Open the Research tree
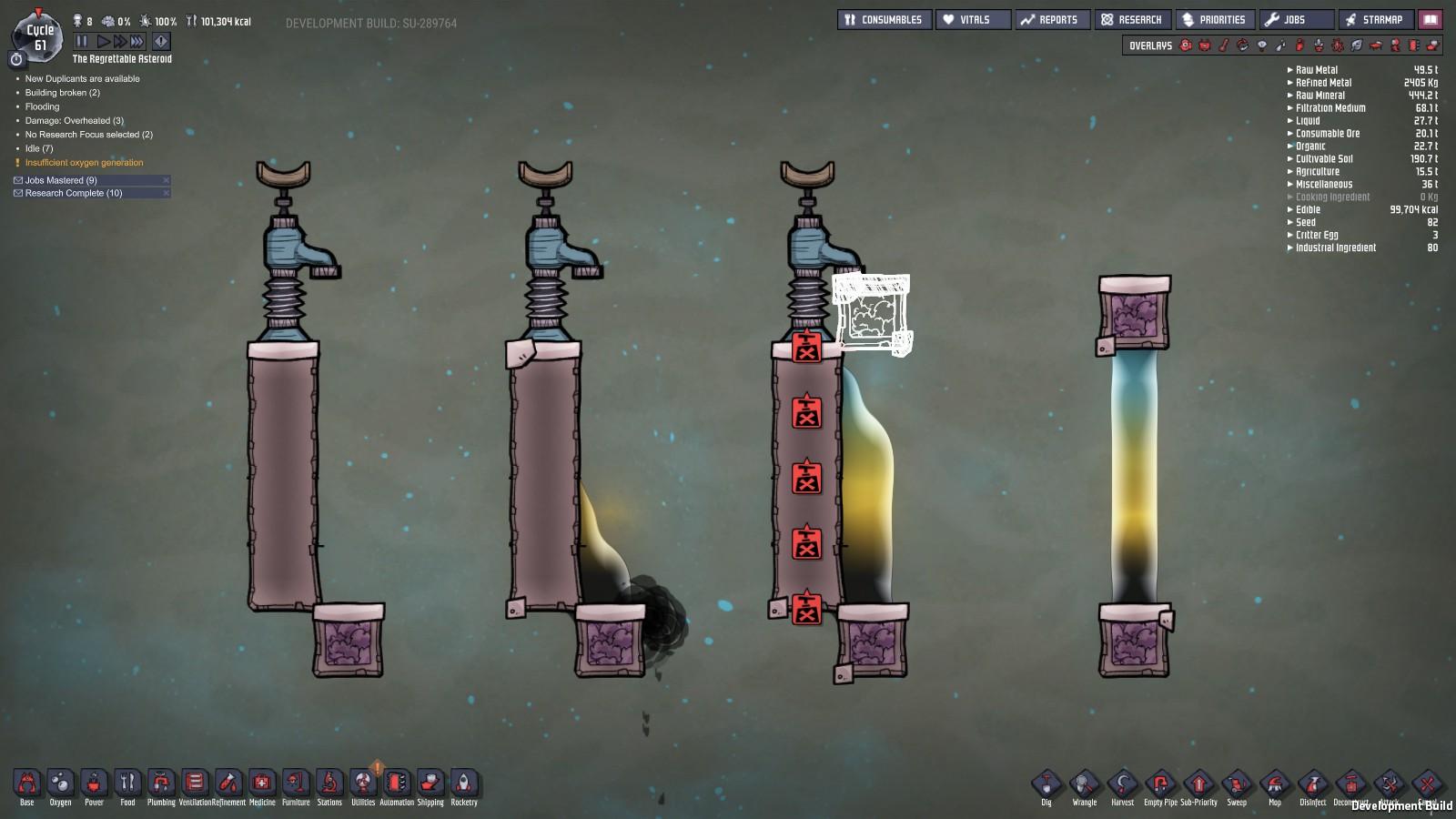Image resolution: width=1456 pixels, height=819 pixels. point(1131,19)
